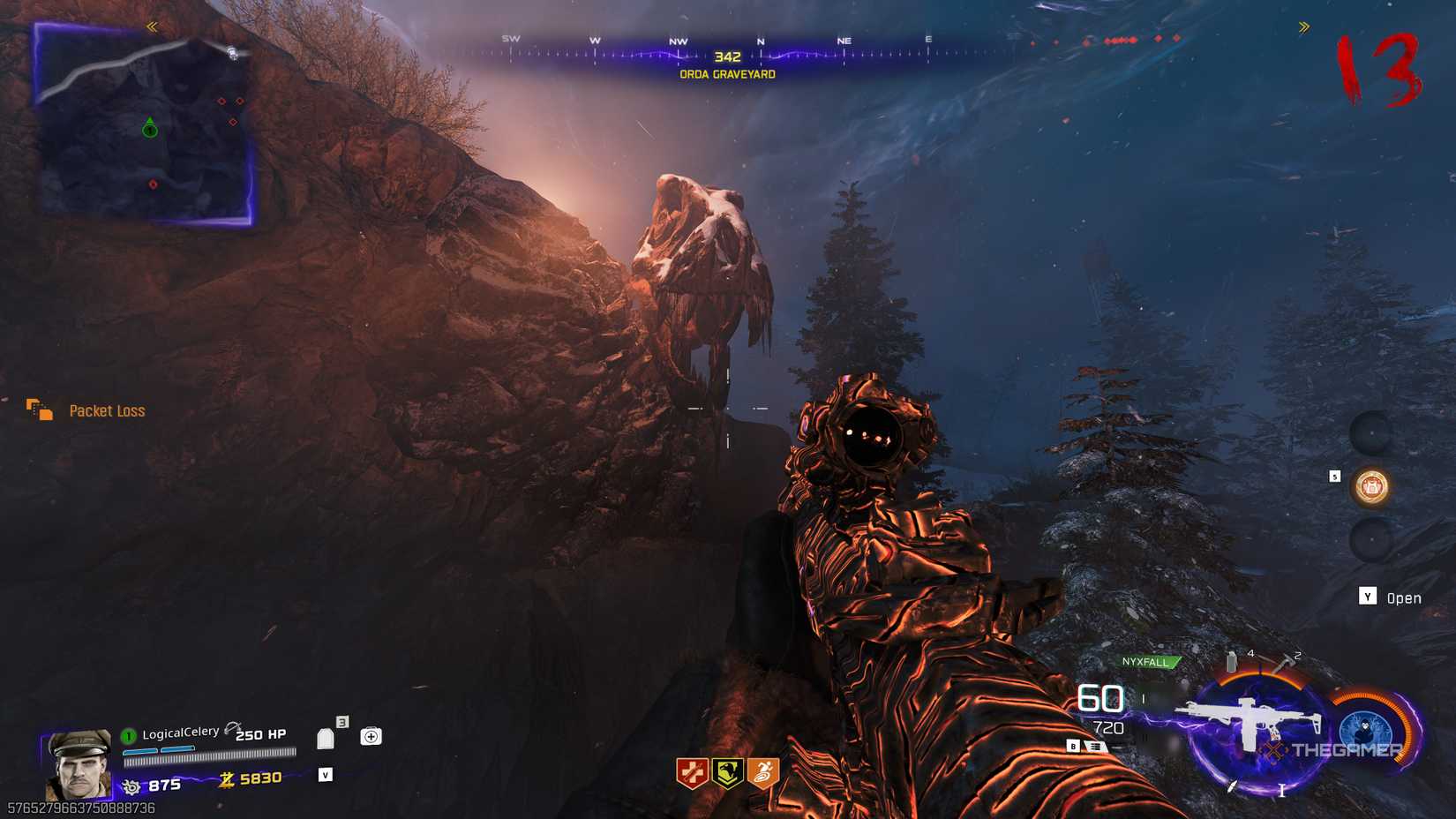Click the support item icon in slot 5
The width and height of the screenshot is (1456, 819).
[1371, 486]
